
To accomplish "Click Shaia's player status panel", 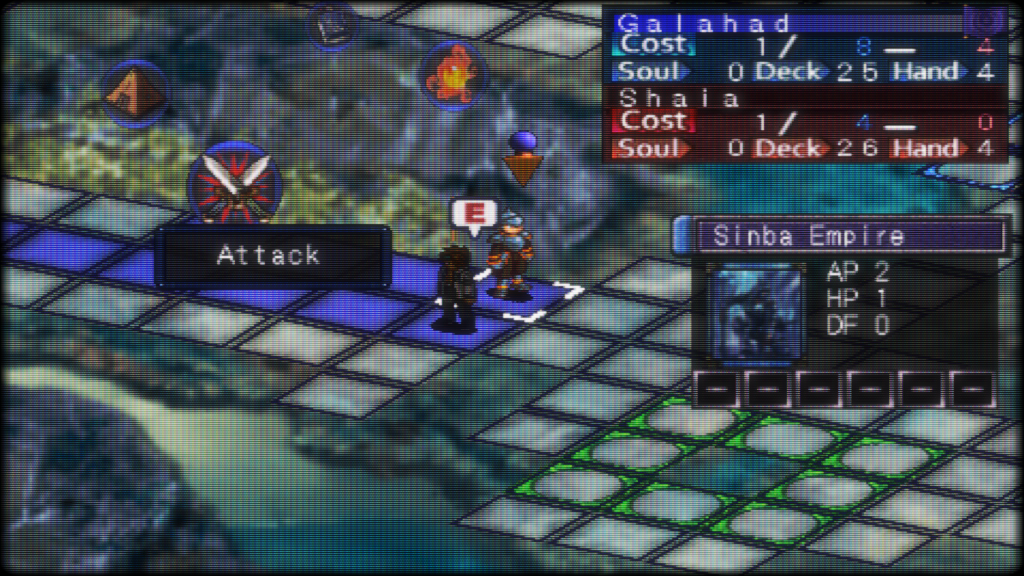I will [x=805, y=124].
